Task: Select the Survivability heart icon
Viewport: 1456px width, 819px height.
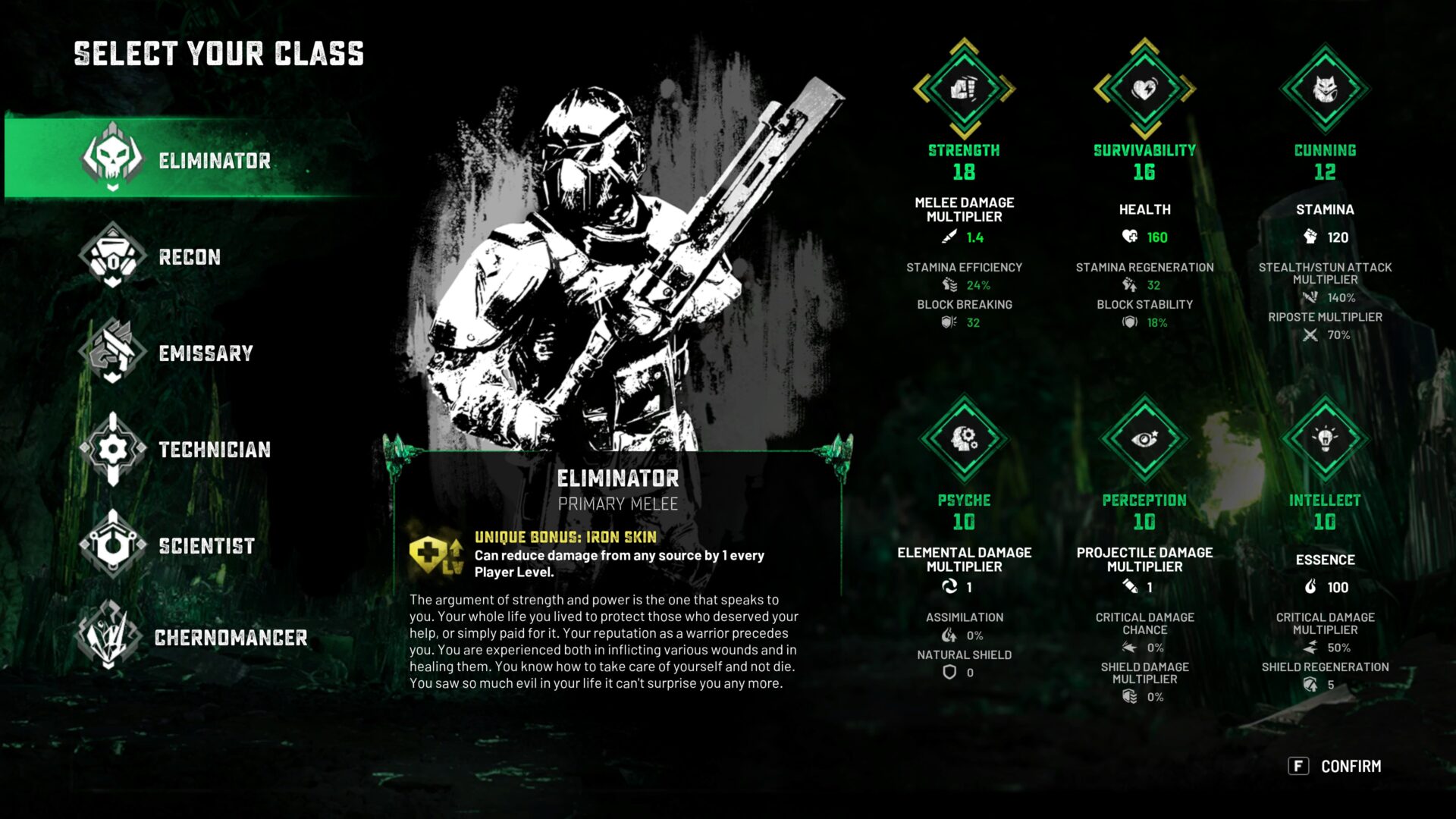Action: point(1144,89)
